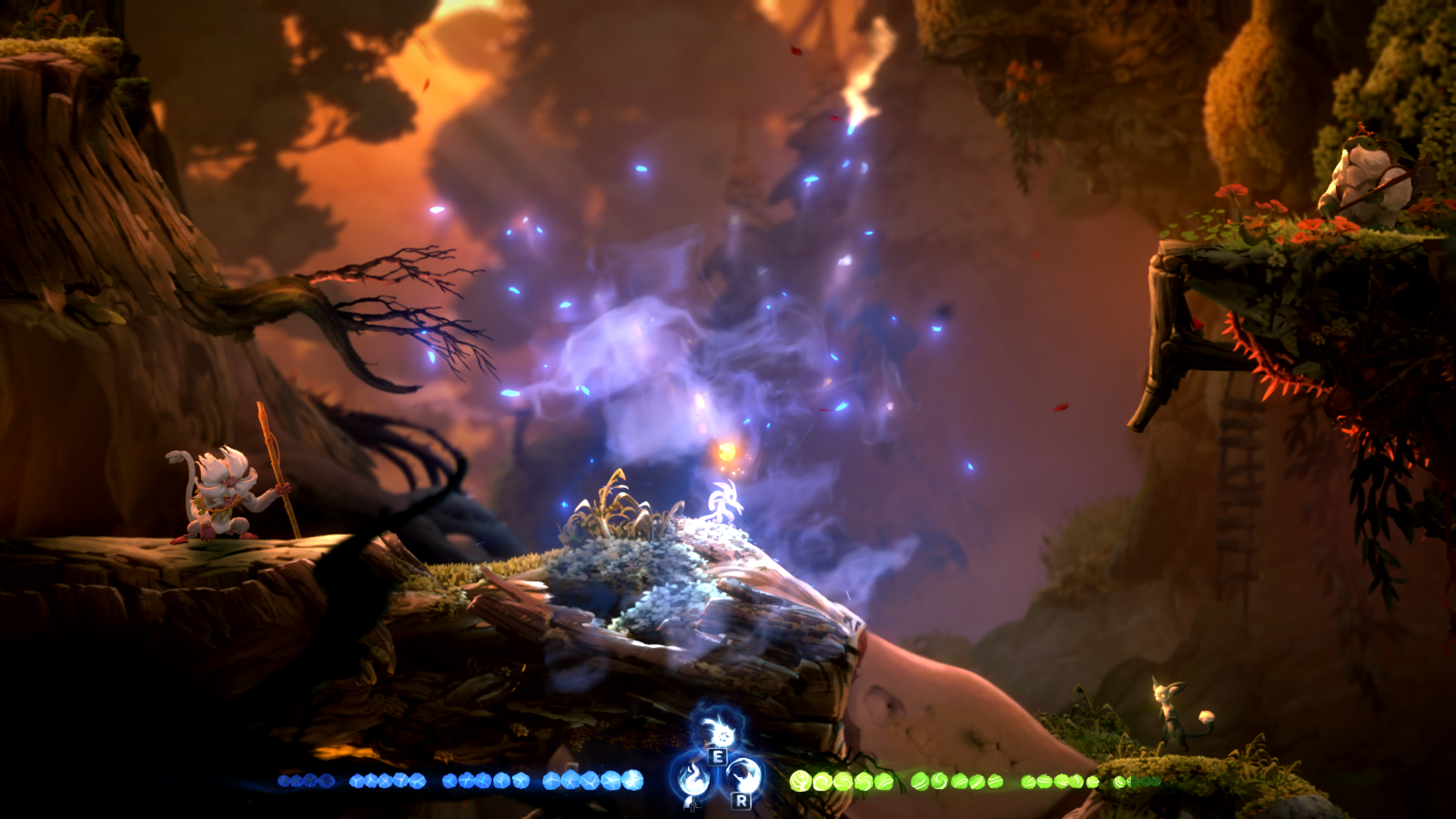
Task: Click the first green health orb
Action: tap(801, 782)
